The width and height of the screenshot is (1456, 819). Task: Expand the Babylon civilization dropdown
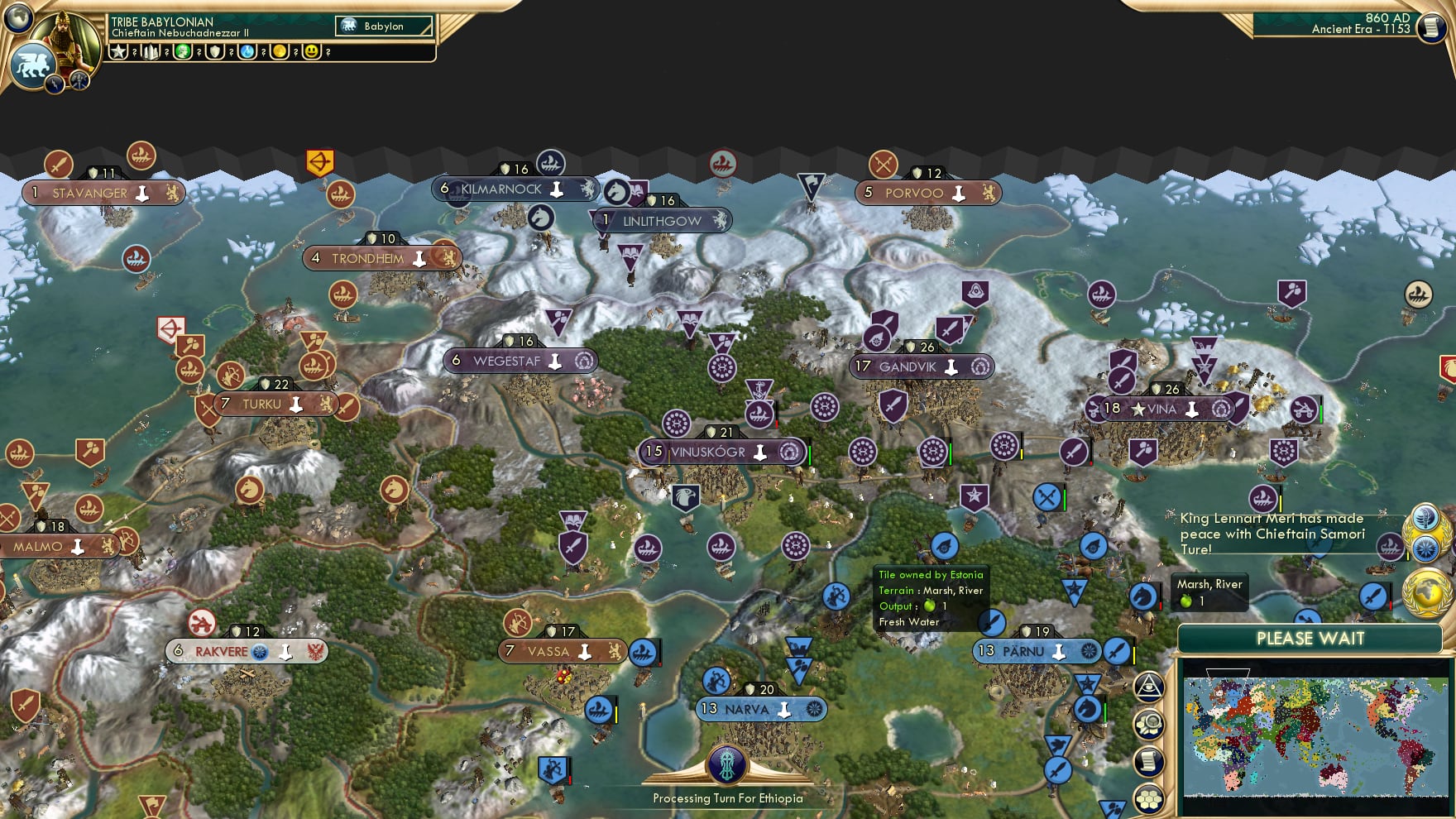pos(382,26)
